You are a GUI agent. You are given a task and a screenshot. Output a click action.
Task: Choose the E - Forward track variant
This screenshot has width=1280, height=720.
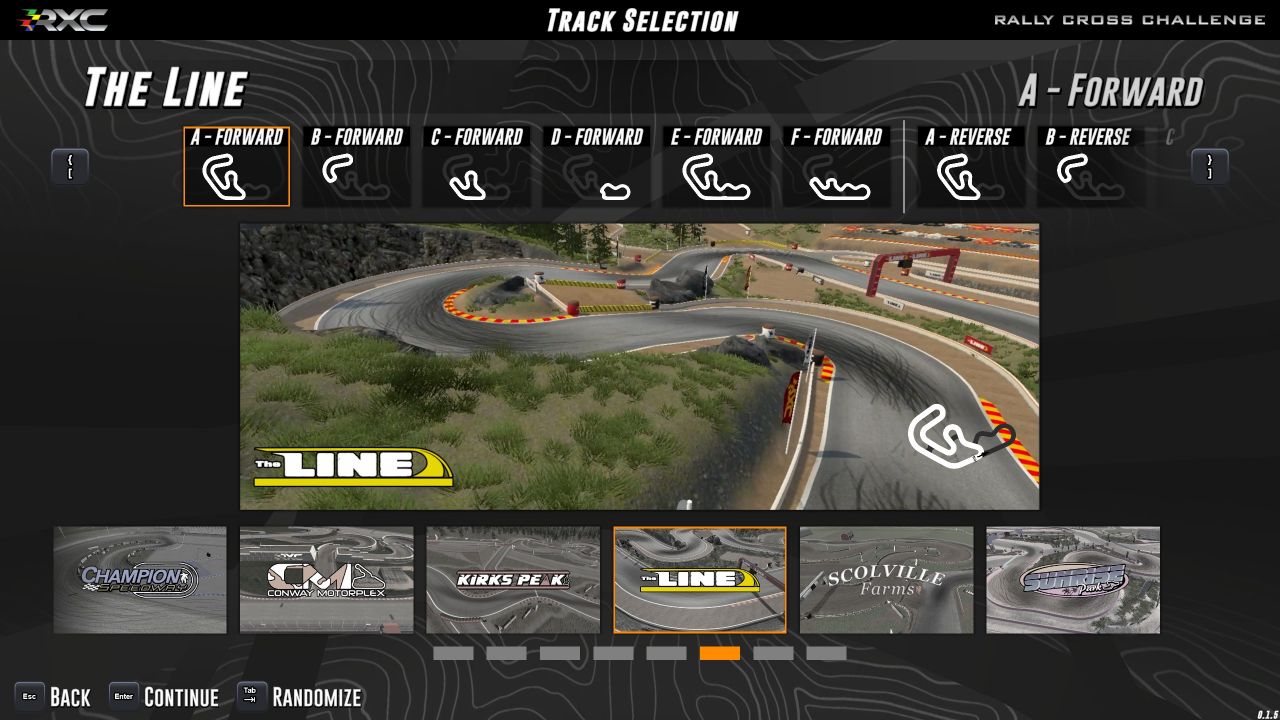pyautogui.click(x=716, y=167)
